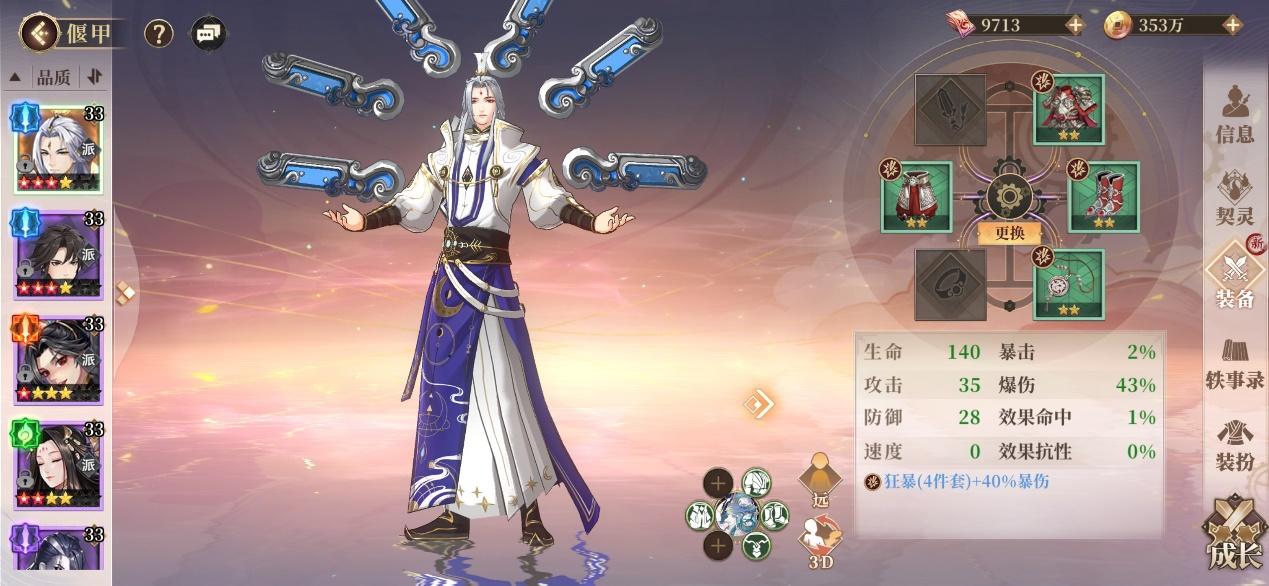This screenshot has height=586, width=1269.
Task: Open the empty weapon equipment slot
Action: (951, 110)
